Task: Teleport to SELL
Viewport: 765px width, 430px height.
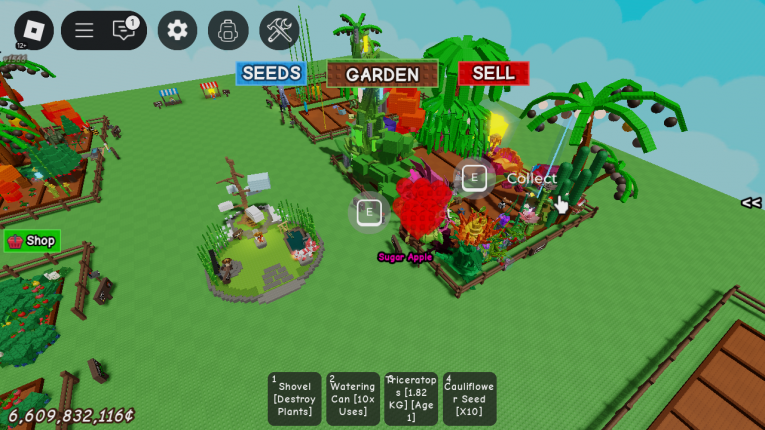Action: (x=493, y=73)
